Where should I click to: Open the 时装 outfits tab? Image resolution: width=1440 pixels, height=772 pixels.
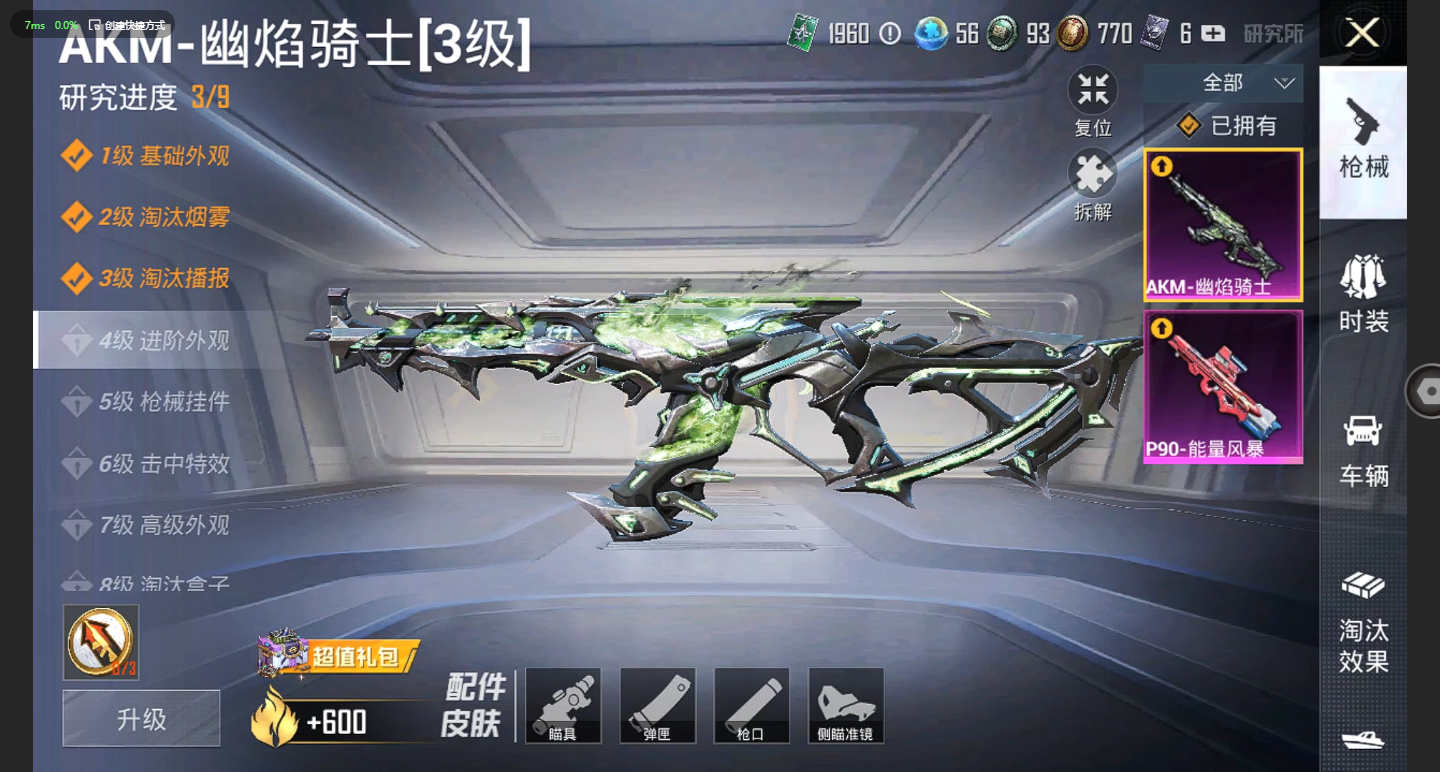coord(1363,294)
